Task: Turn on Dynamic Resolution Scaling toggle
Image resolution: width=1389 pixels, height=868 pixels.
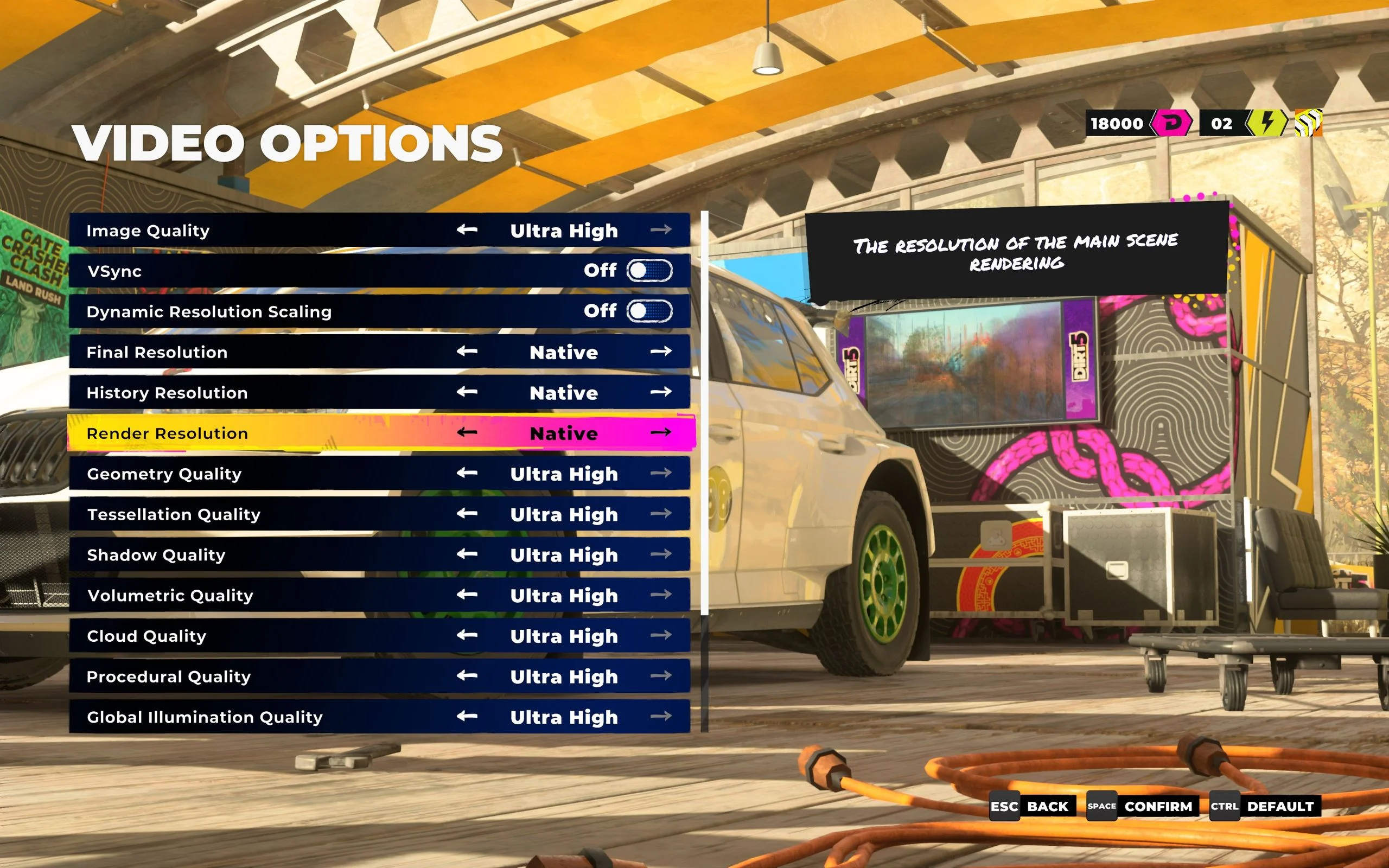Action: click(649, 311)
